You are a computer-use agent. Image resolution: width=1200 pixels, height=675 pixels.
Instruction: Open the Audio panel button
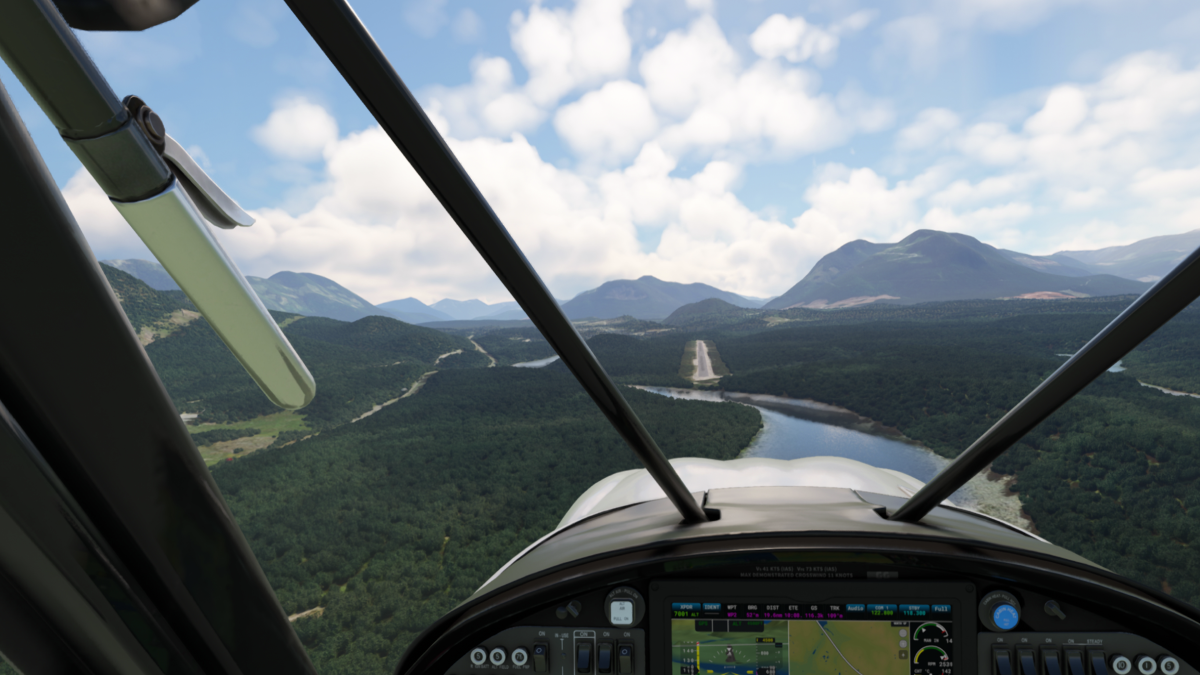[855, 609]
